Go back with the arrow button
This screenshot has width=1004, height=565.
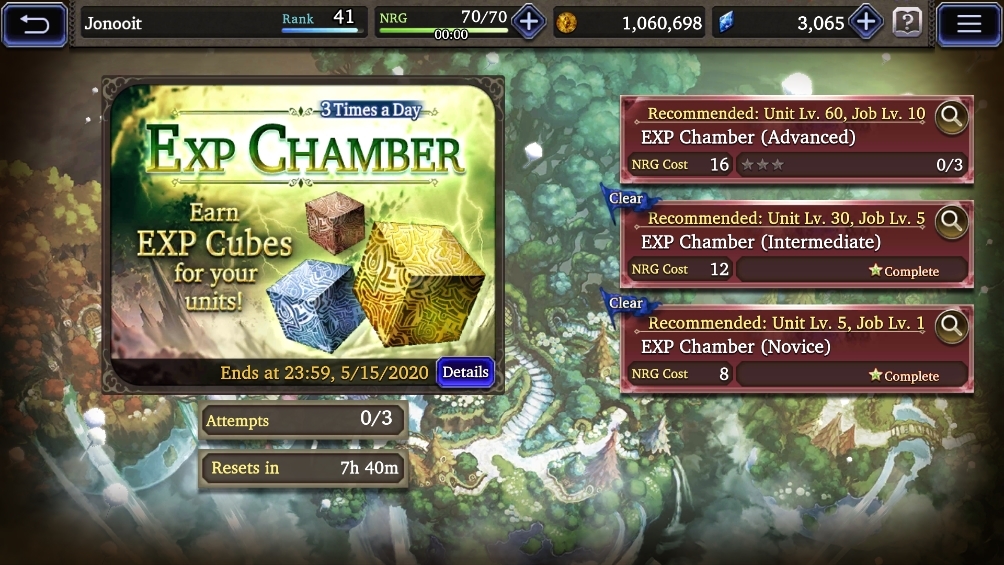[x=35, y=23]
